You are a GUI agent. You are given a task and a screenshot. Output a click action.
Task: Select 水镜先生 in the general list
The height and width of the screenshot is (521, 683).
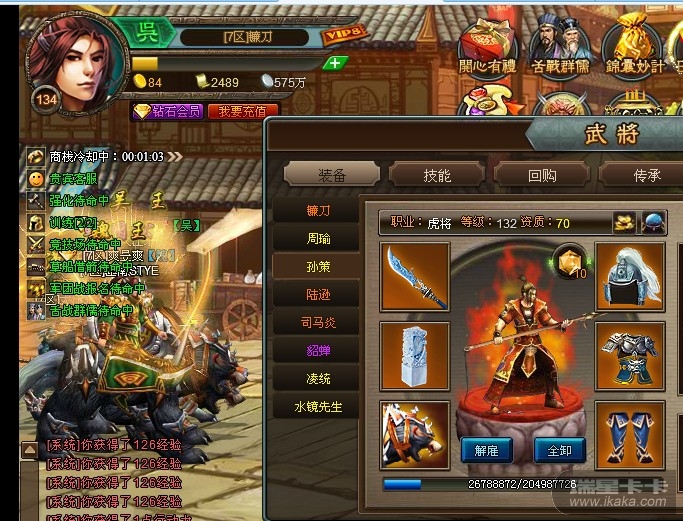(319, 407)
